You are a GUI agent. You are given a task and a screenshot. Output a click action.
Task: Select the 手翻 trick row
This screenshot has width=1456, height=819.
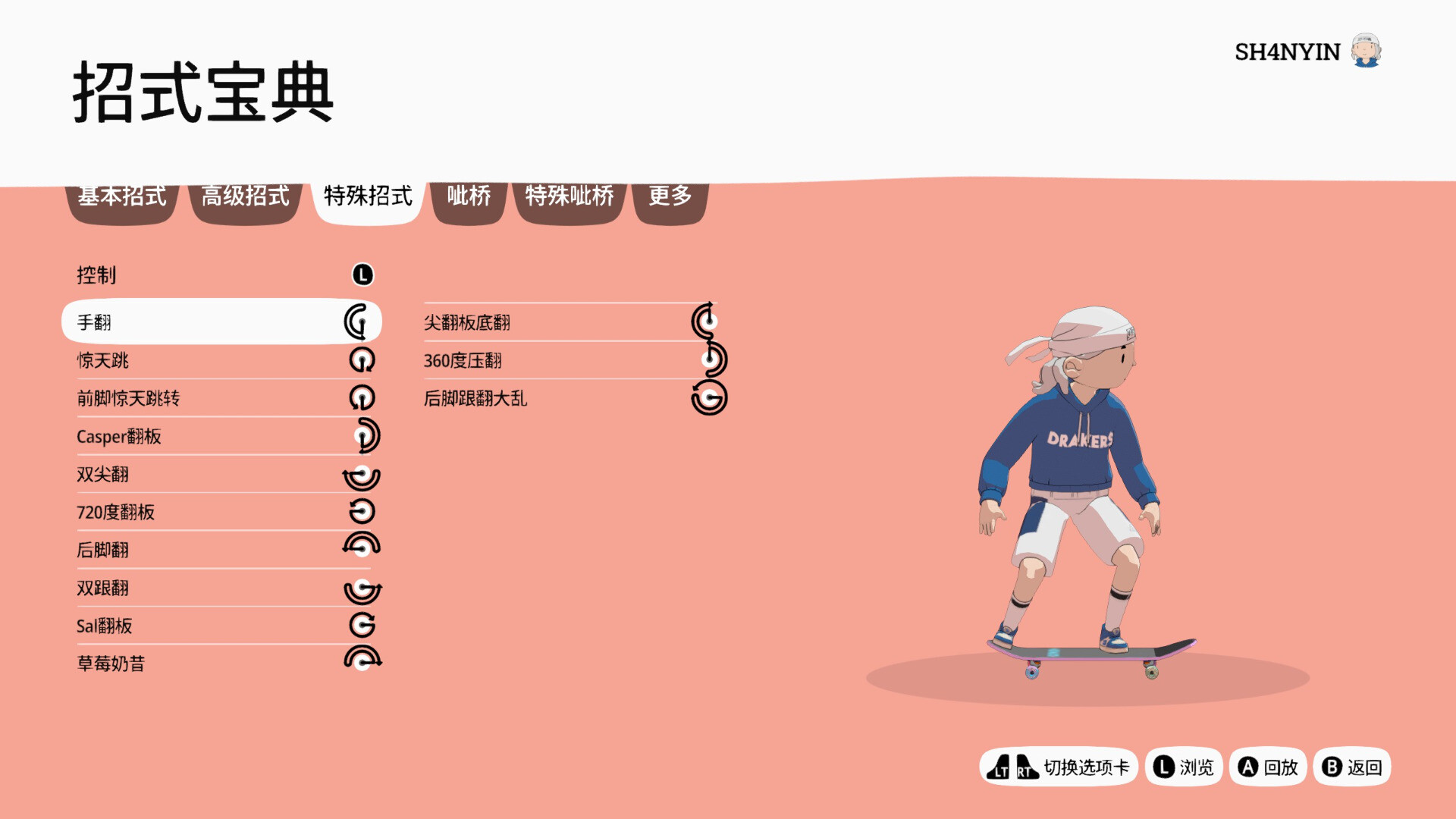221,322
